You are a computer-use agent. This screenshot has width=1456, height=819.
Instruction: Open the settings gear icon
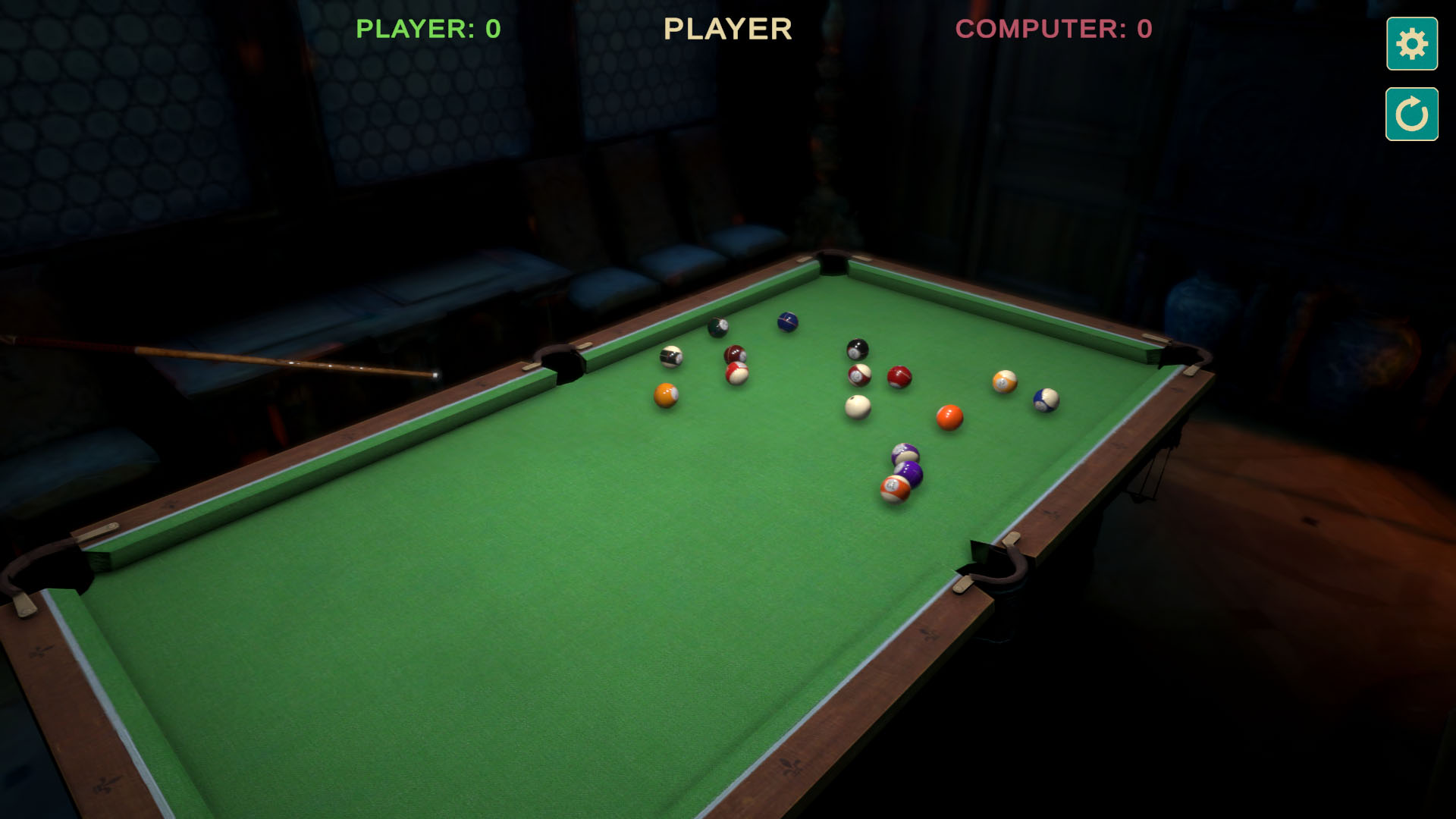1410,44
